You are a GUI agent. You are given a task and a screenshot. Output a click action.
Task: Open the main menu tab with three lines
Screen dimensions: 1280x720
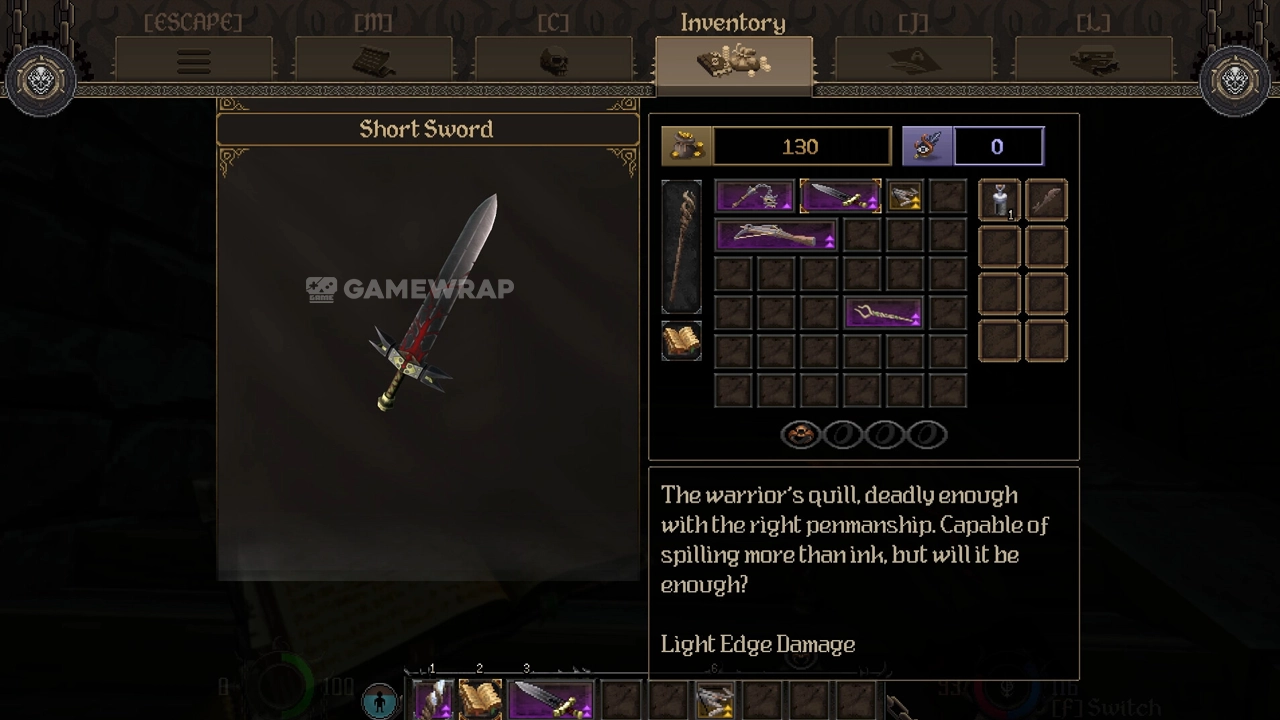[x=193, y=61]
